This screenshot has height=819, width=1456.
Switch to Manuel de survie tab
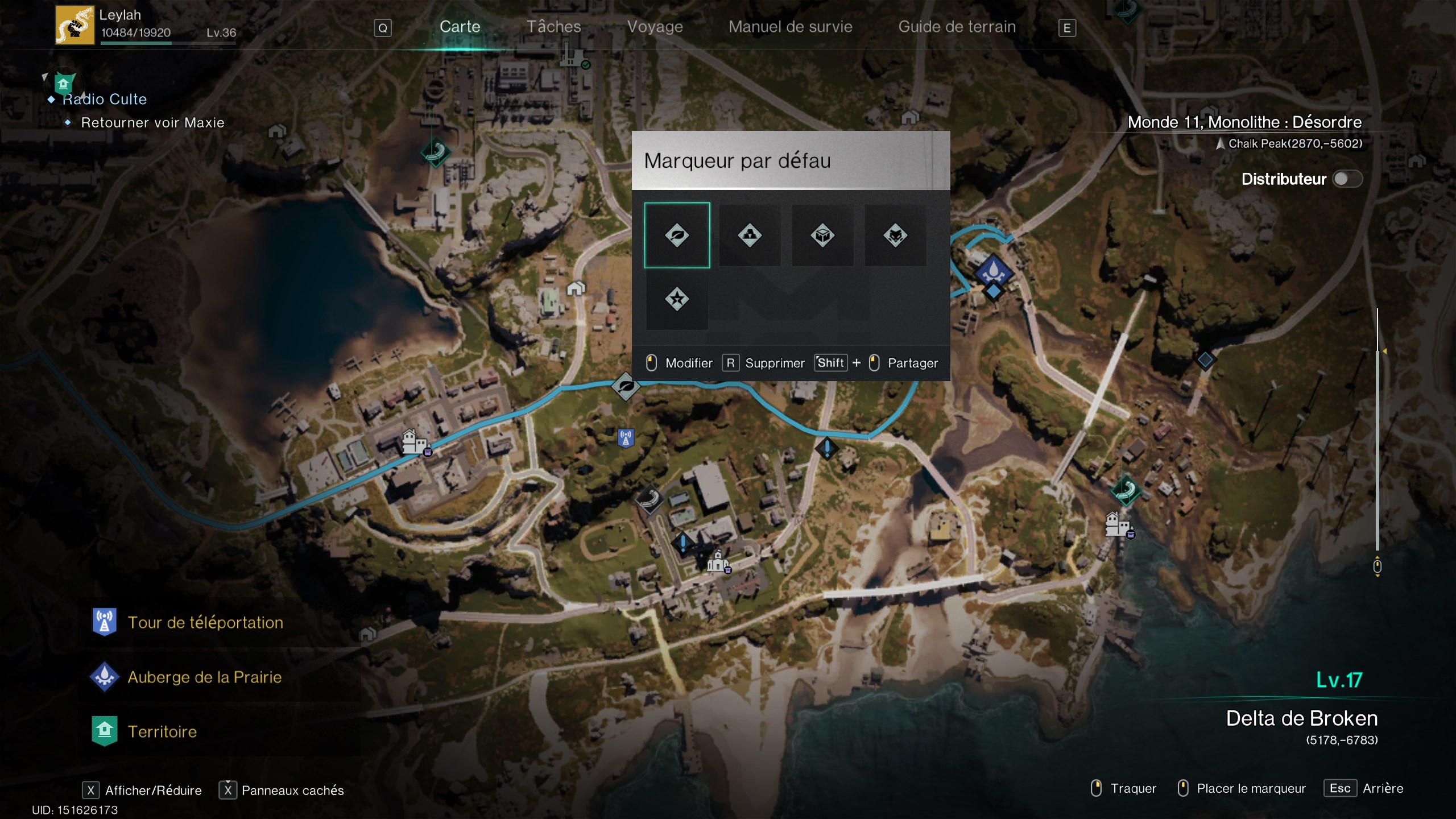pyautogui.click(x=790, y=27)
